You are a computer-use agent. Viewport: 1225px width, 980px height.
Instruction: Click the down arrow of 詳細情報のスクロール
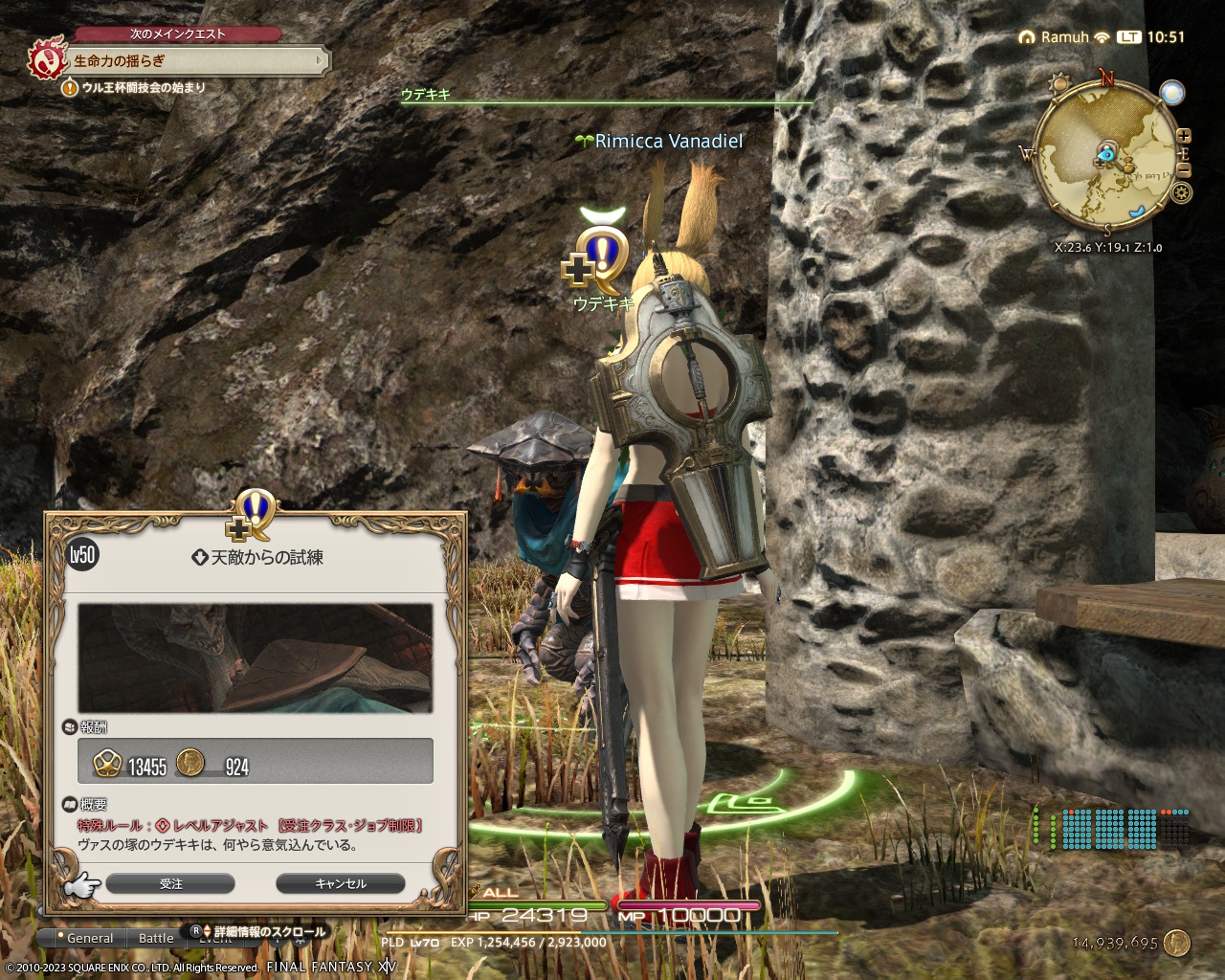tap(208, 933)
